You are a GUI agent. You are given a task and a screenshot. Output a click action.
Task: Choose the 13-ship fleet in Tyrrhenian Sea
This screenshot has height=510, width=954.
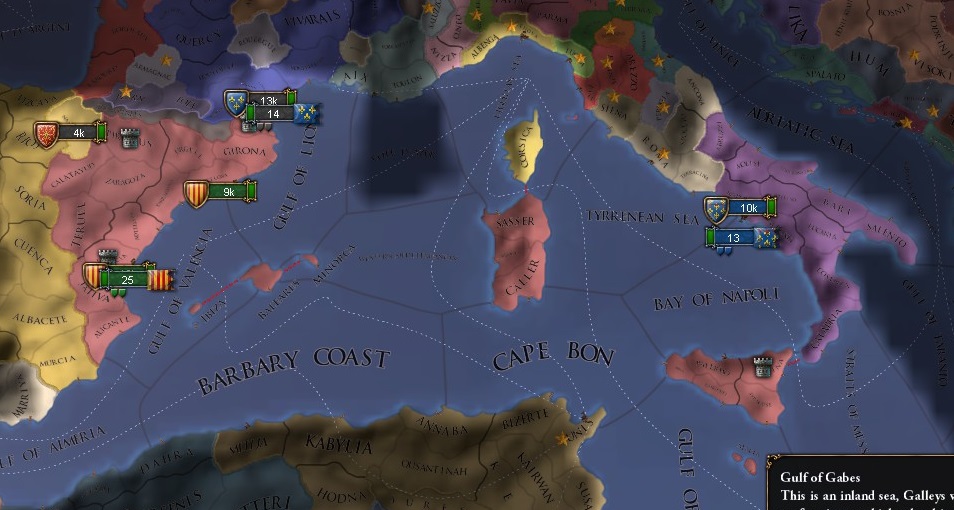(x=734, y=237)
